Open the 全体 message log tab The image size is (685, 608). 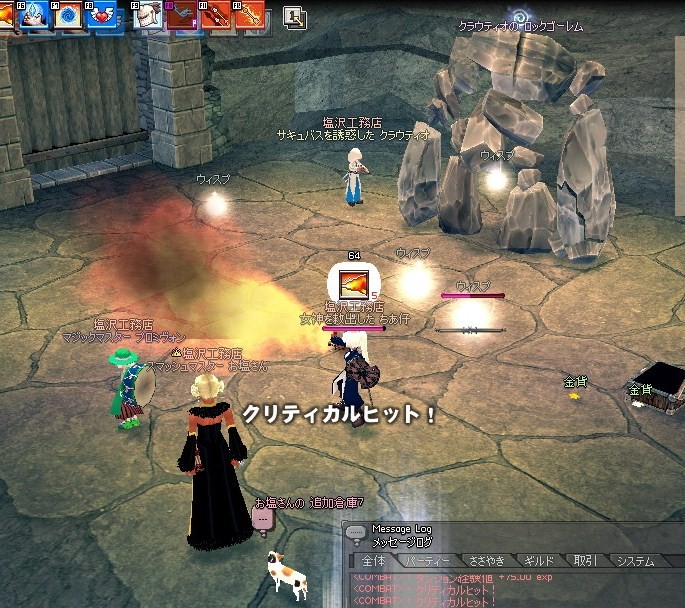pos(374,561)
